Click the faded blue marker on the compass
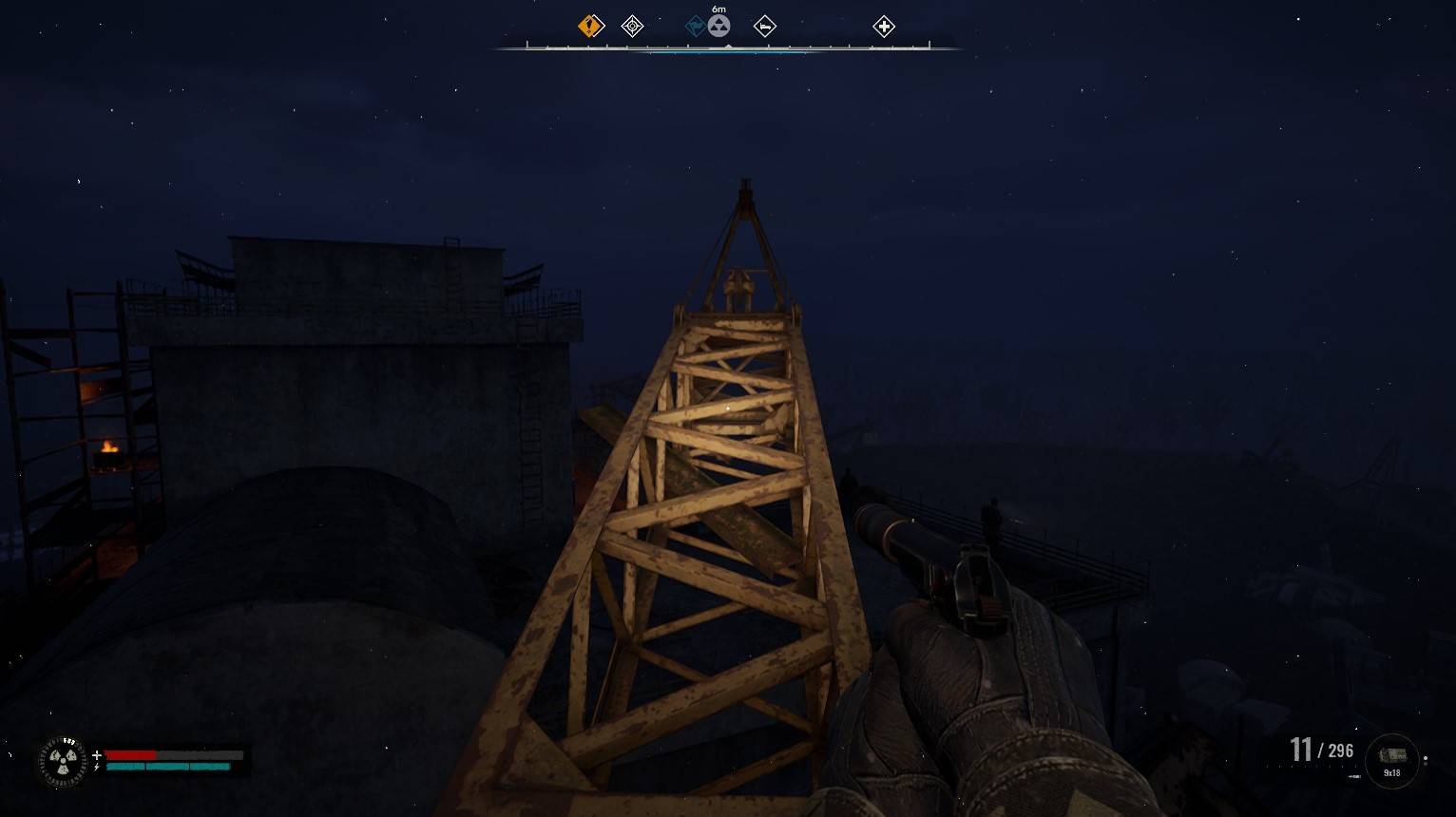 696,26
